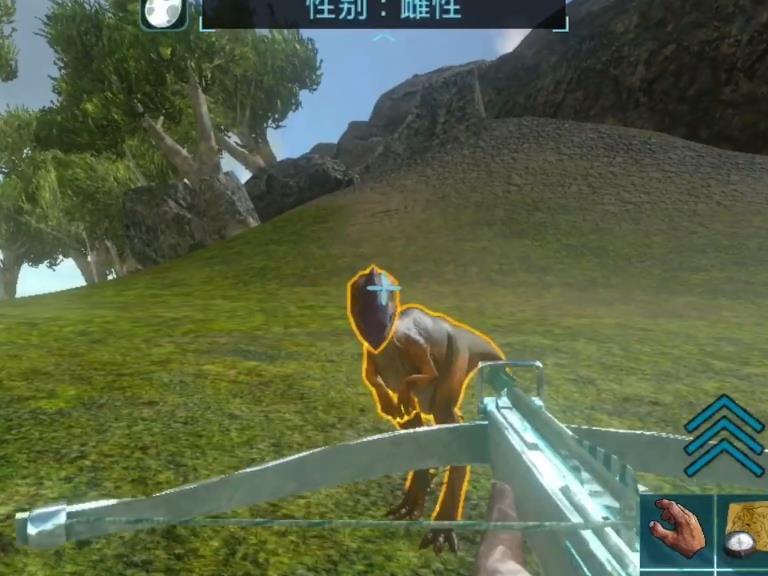Open the map and compass slot
This screenshot has height=576, width=768.
745,530
